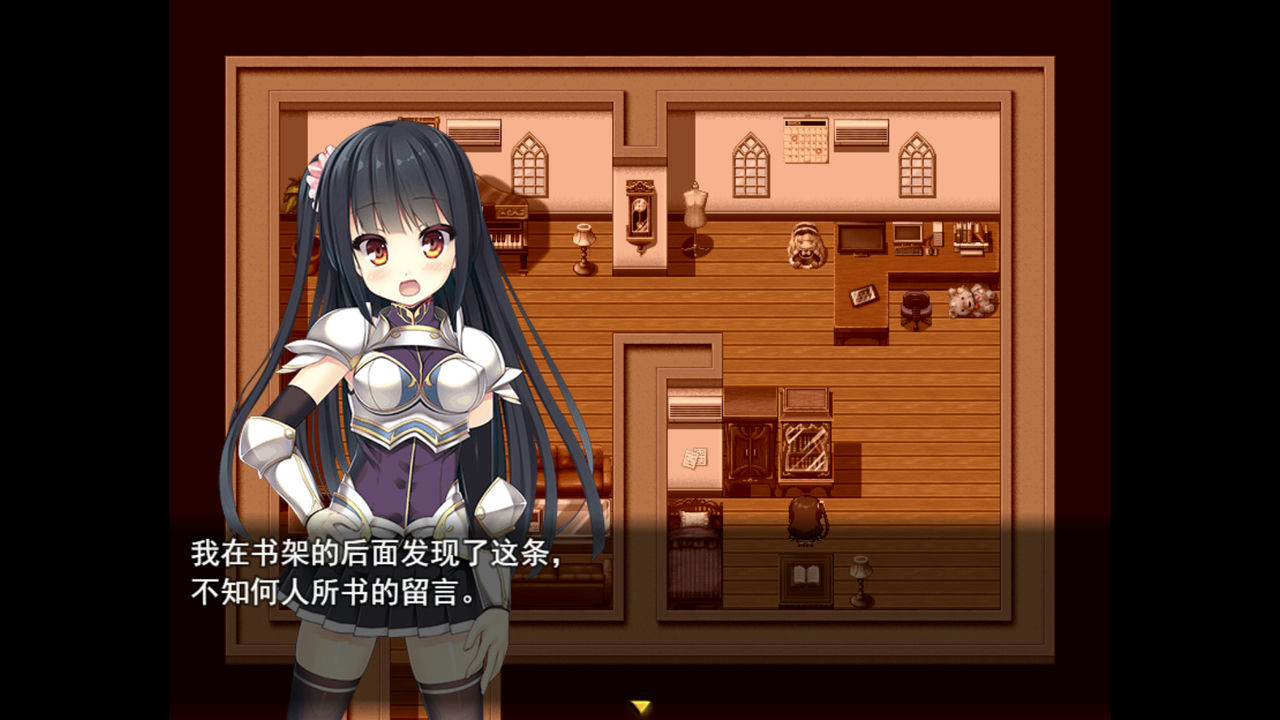The width and height of the screenshot is (1280, 720).
Task: Click the glass-front bookcase in the bedroom
Action: click(x=805, y=450)
